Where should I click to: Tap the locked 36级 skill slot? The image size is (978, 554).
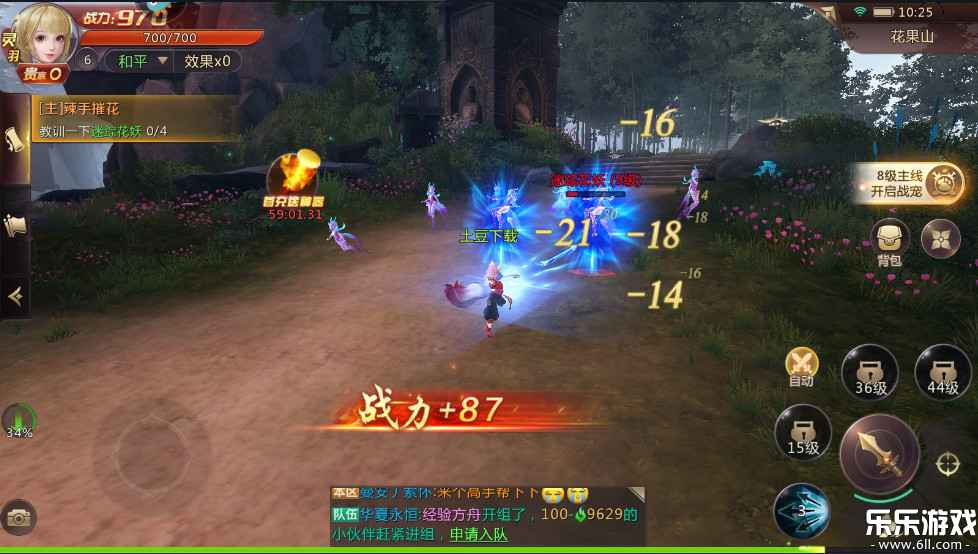click(x=870, y=372)
